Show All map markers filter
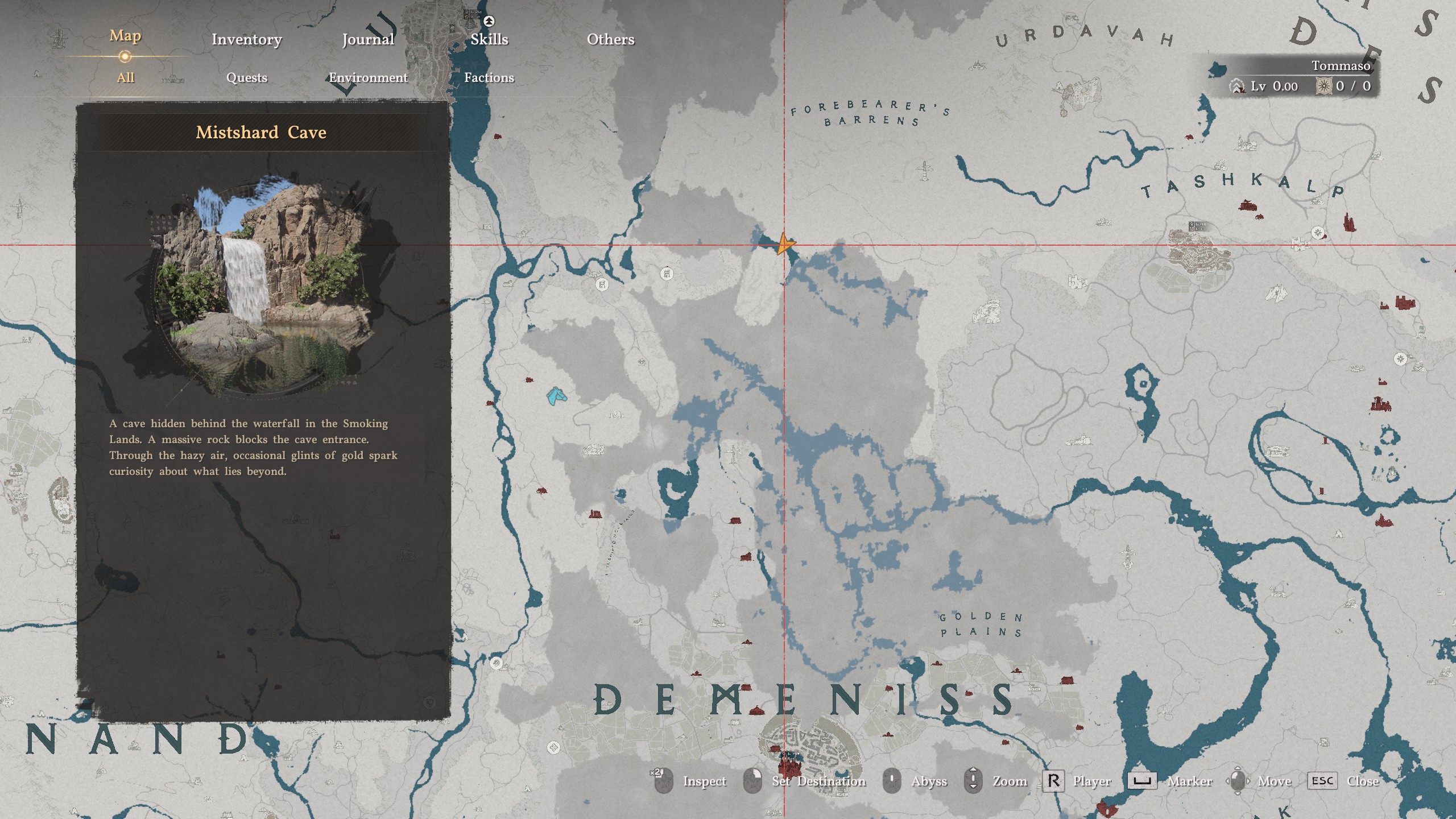 pos(125,78)
